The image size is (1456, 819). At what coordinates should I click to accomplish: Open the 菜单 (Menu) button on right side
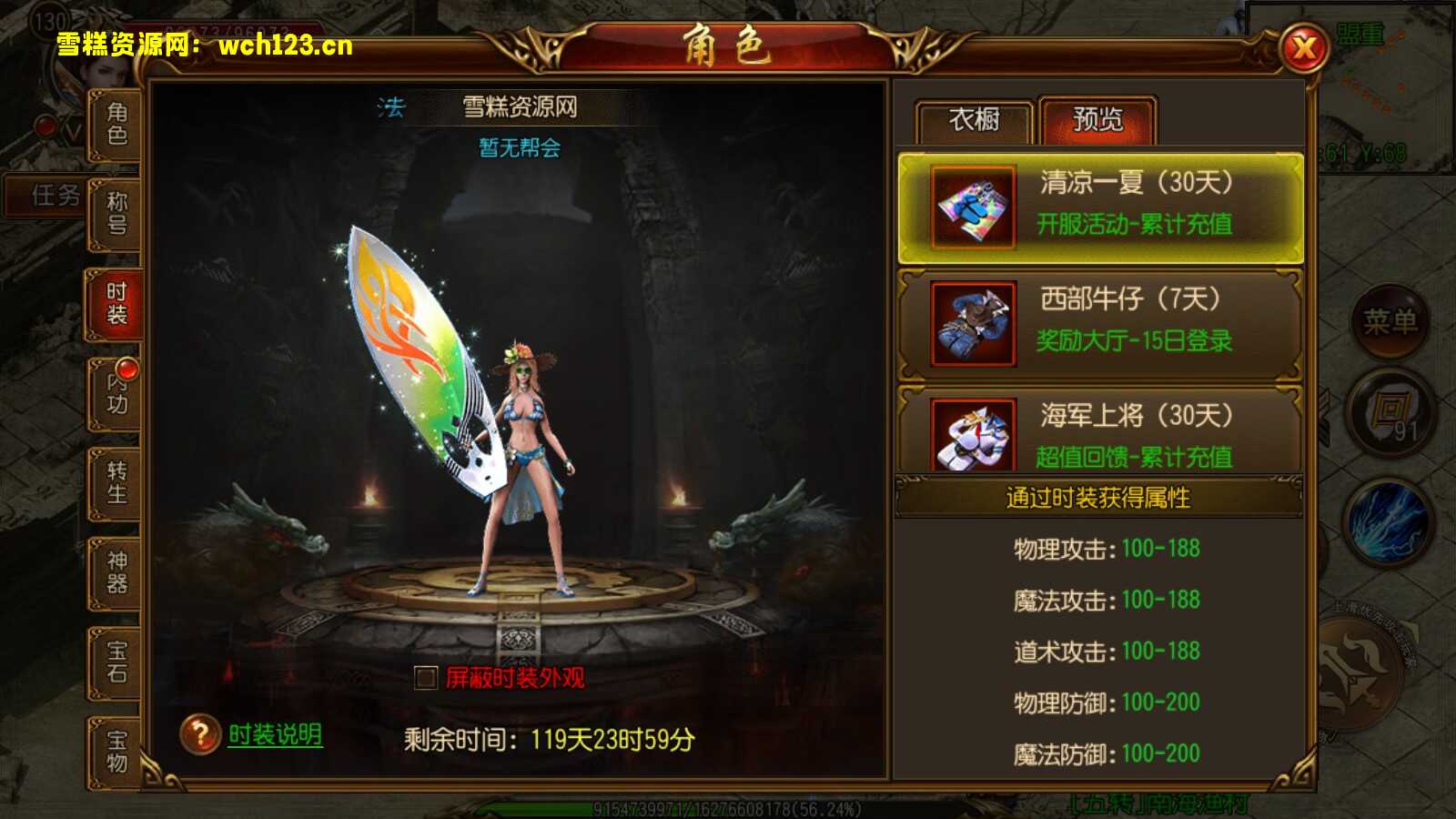[x=1390, y=320]
